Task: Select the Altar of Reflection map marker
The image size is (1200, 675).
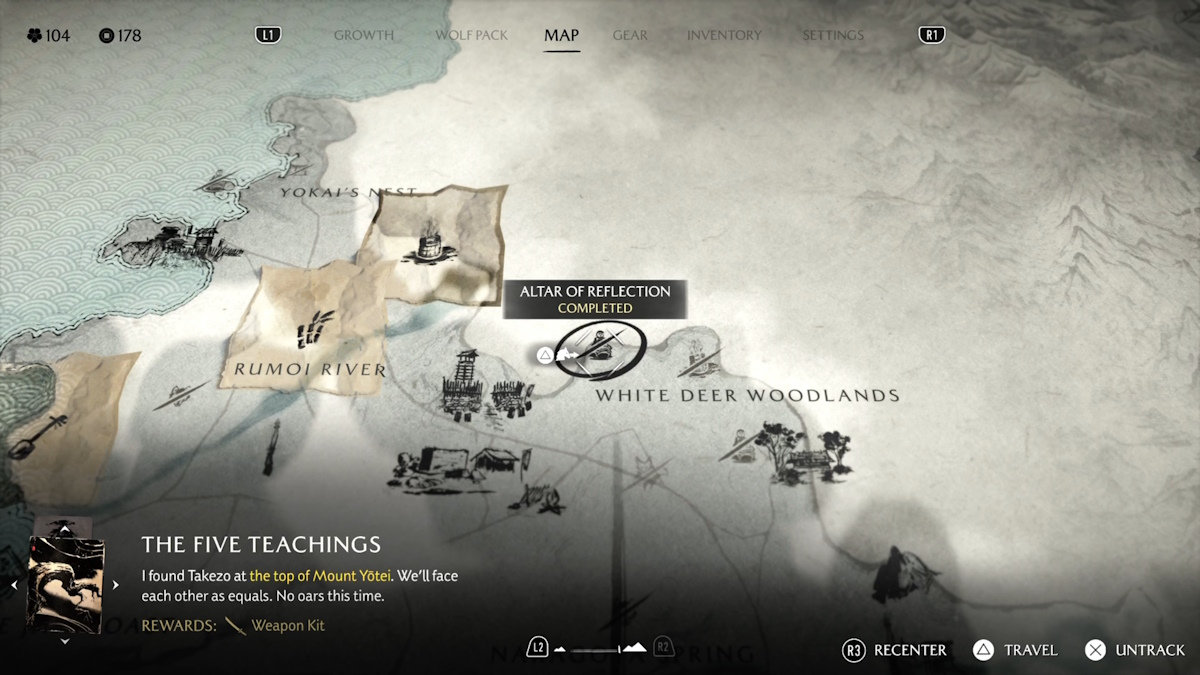Action: click(x=600, y=349)
